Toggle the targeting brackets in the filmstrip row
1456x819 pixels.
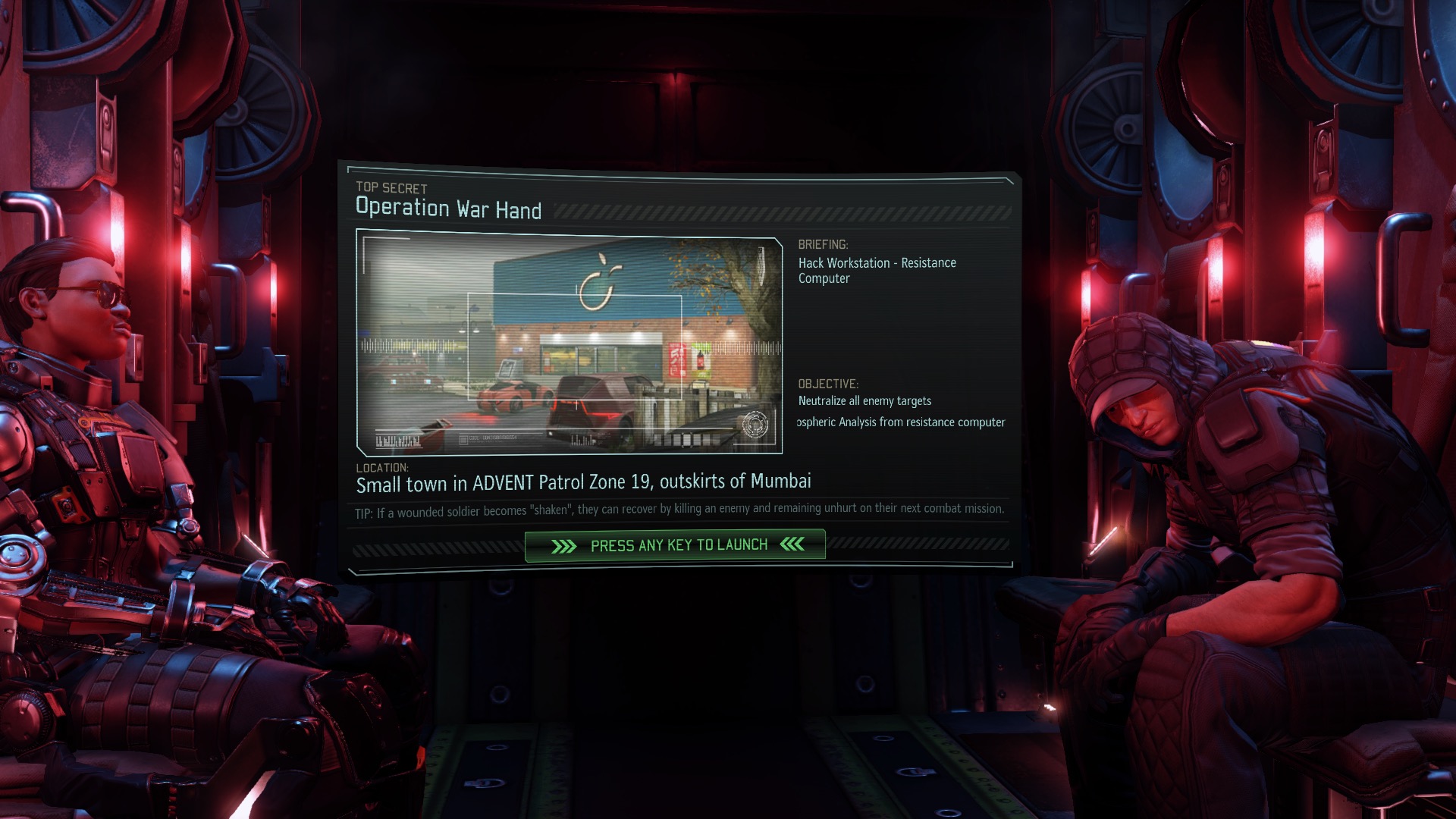686,440
